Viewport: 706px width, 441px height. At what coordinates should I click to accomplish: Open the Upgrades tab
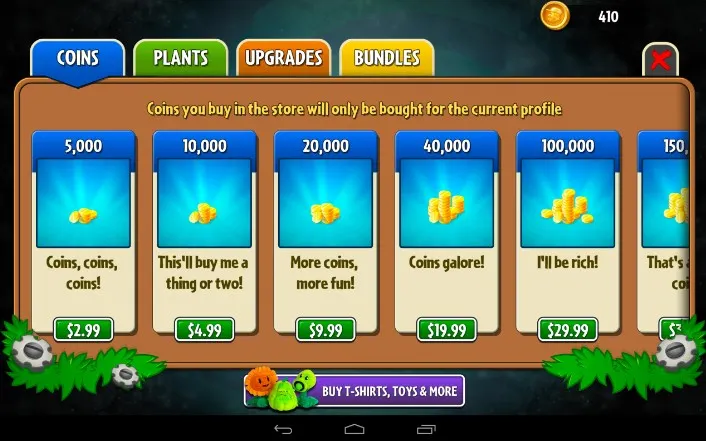point(284,58)
